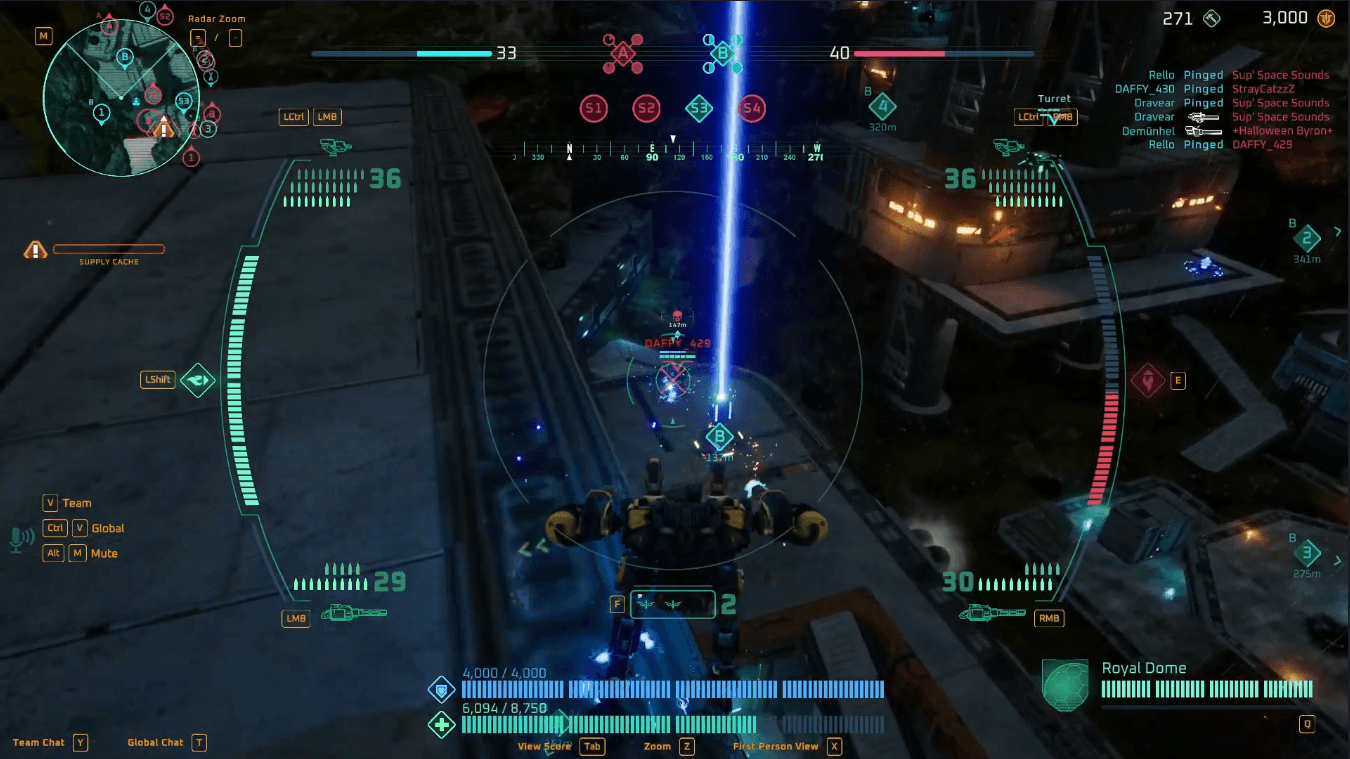Image resolution: width=1350 pixels, height=759 pixels.
Task: Select the lower-right cannon weapon icon
Action: click(x=992, y=612)
